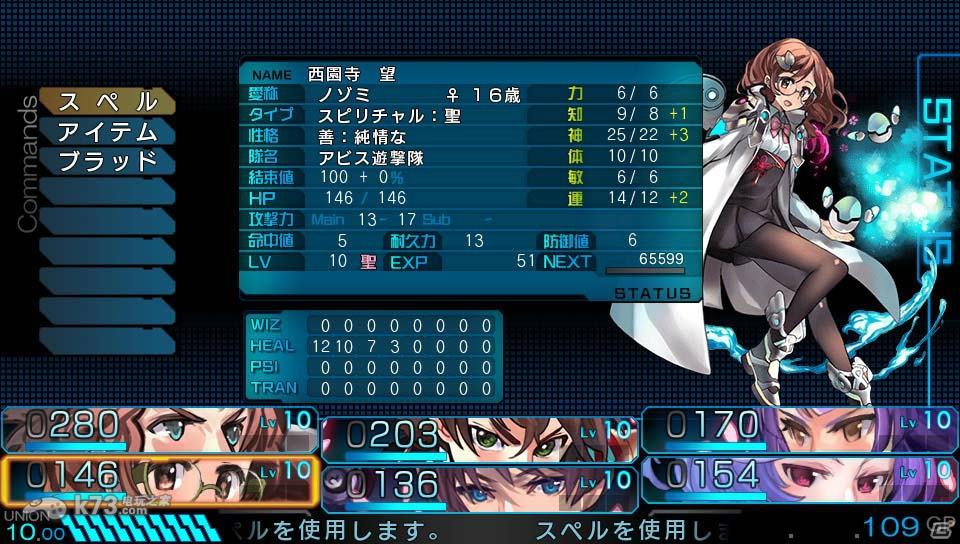The width and height of the screenshot is (960, 544).
Task: Open the ブラッド (Blood) command
Action: (107, 161)
